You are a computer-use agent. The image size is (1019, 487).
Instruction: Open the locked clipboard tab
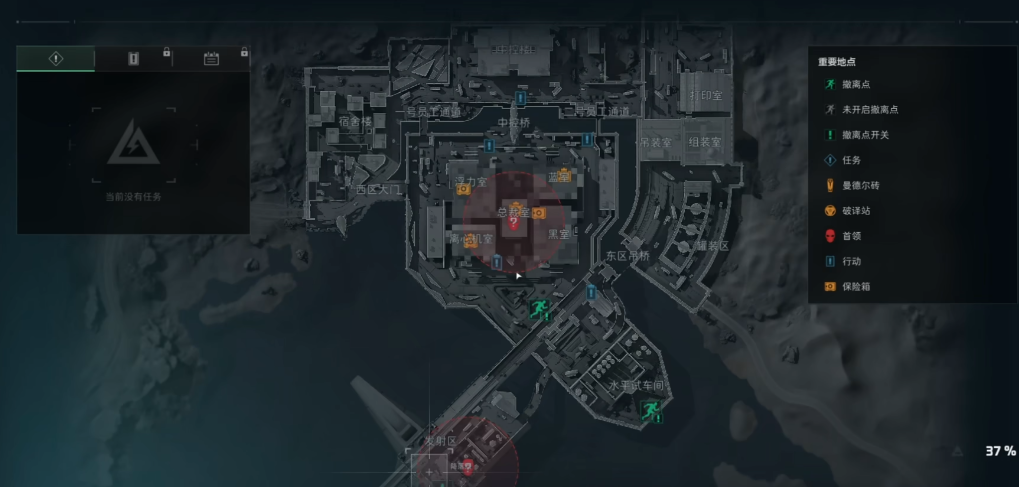(133, 59)
